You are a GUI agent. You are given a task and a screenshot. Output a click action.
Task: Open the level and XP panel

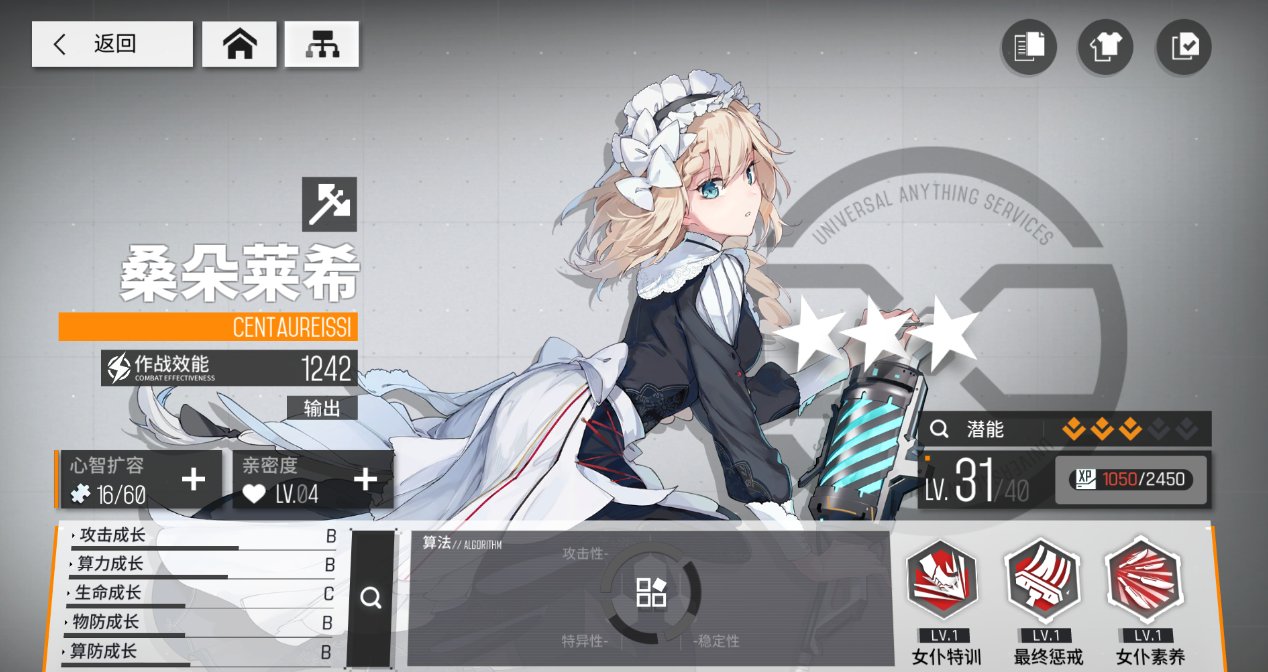[1065, 480]
